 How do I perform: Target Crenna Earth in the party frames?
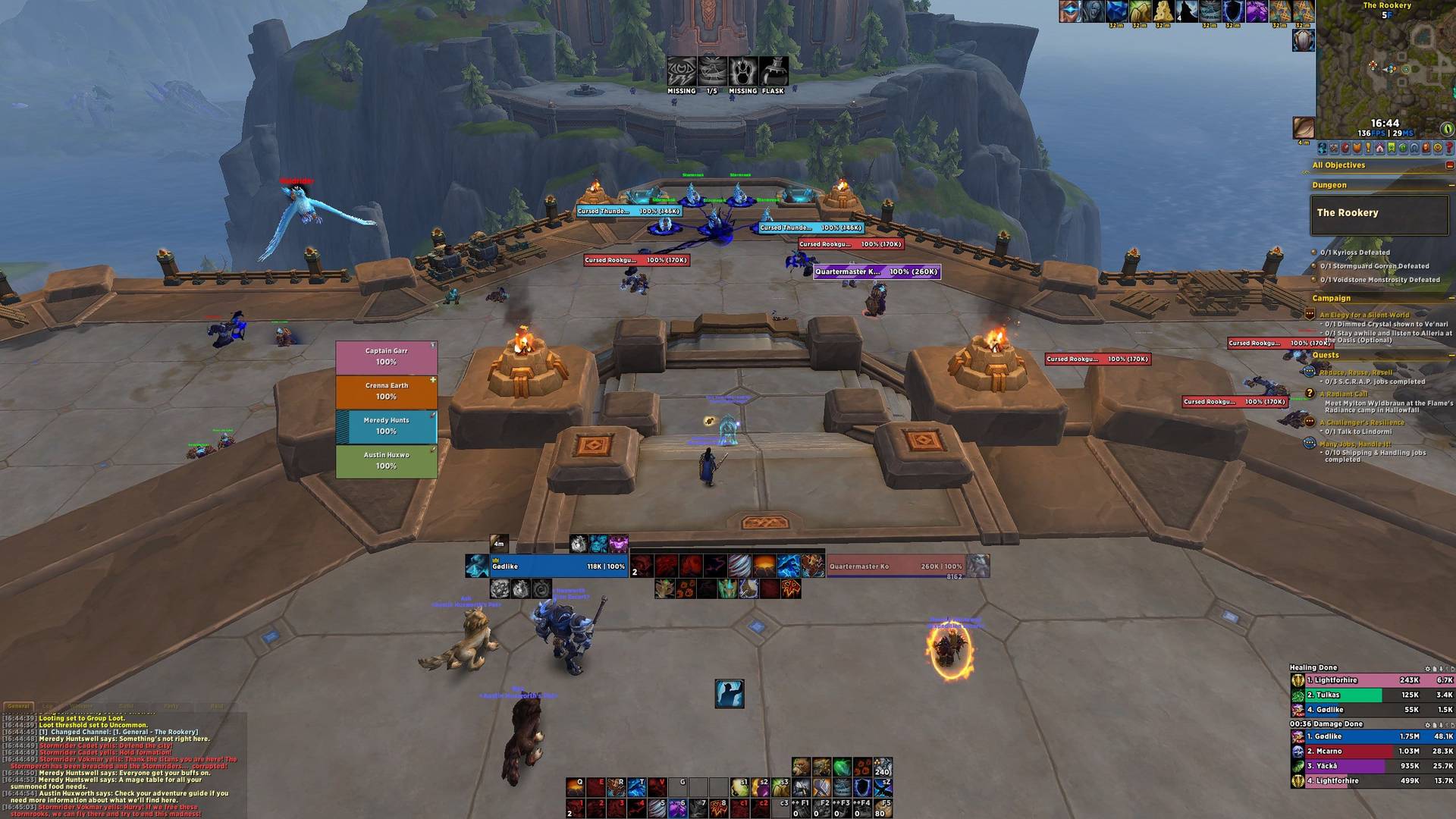[386, 391]
